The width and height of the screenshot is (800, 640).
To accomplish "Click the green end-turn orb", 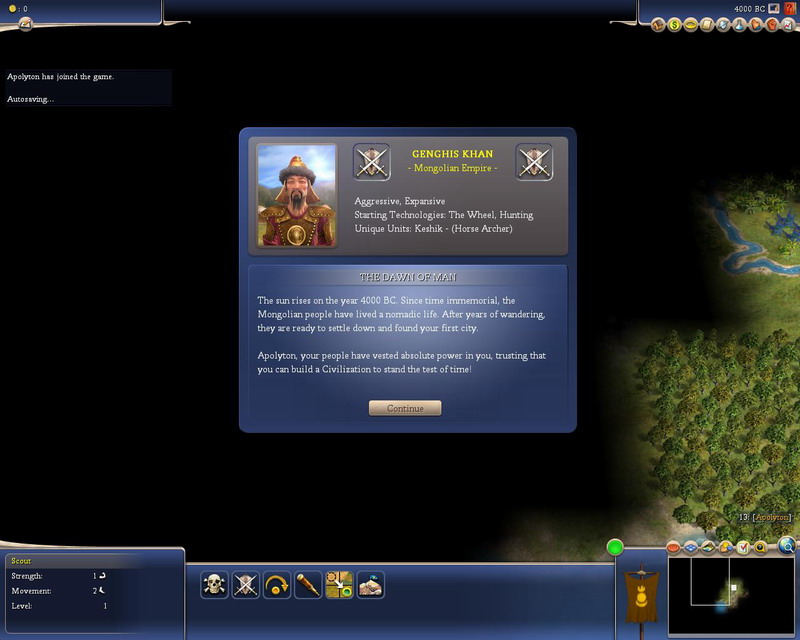I will (615, 547).
